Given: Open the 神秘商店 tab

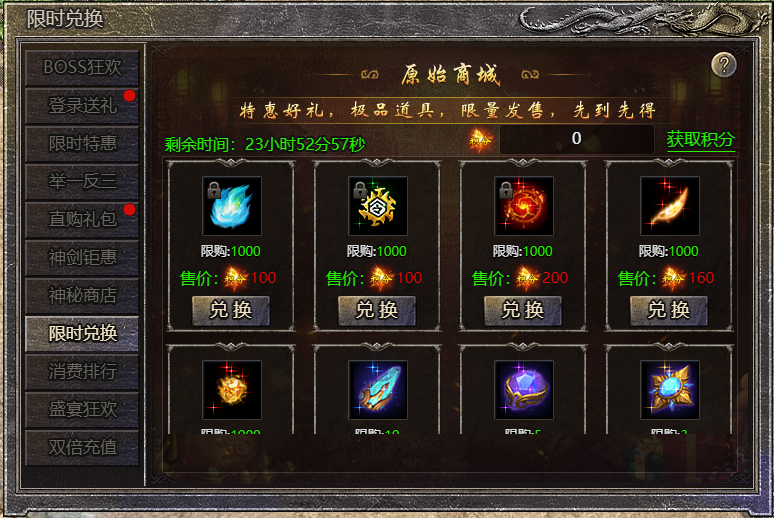Looking at the screenshot, I should pos(82,295).
